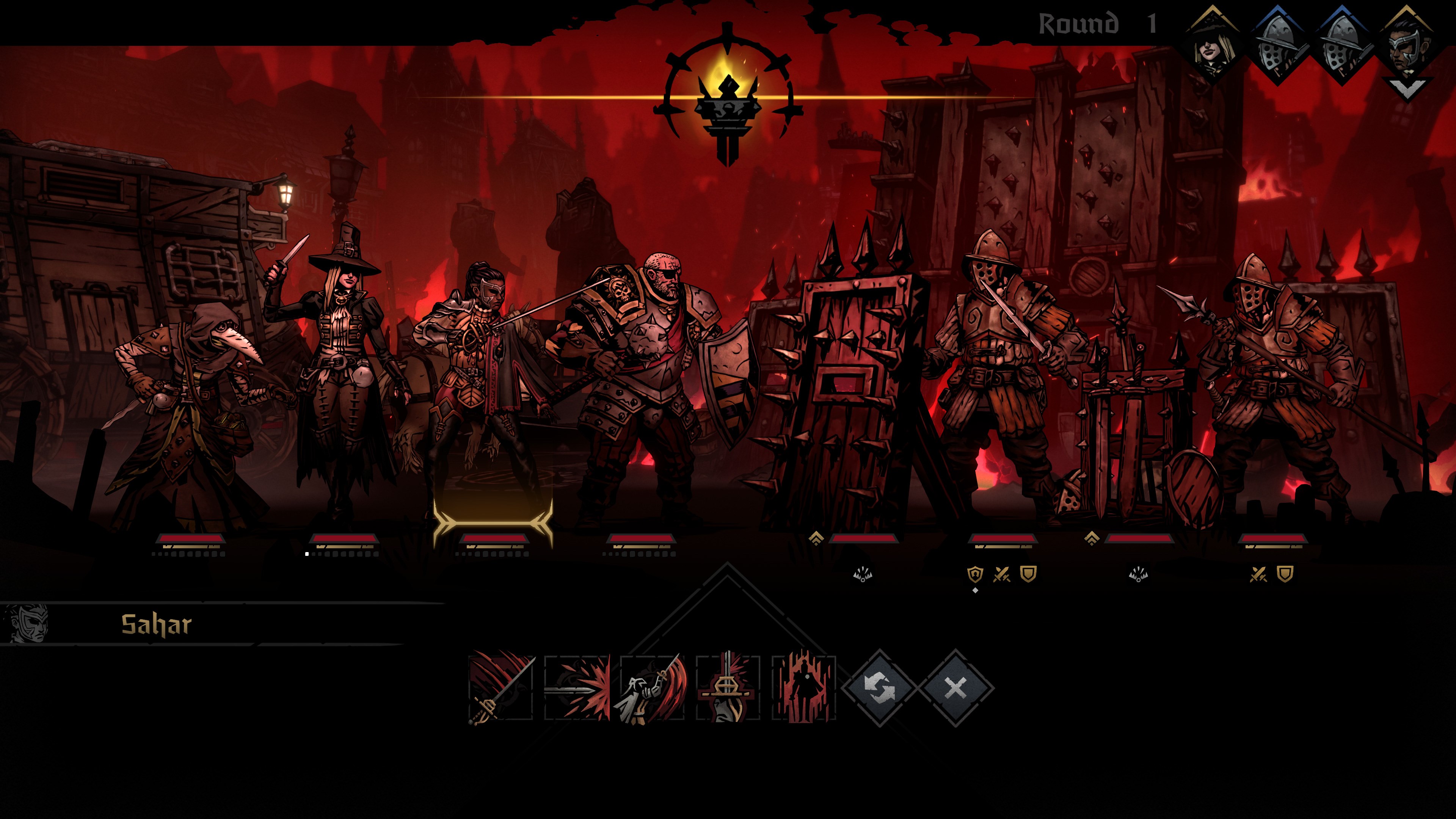Screen dimensions: 1456x819
Task: Choose the sword thrust impact skill
Action: click(x=577, y=688)
